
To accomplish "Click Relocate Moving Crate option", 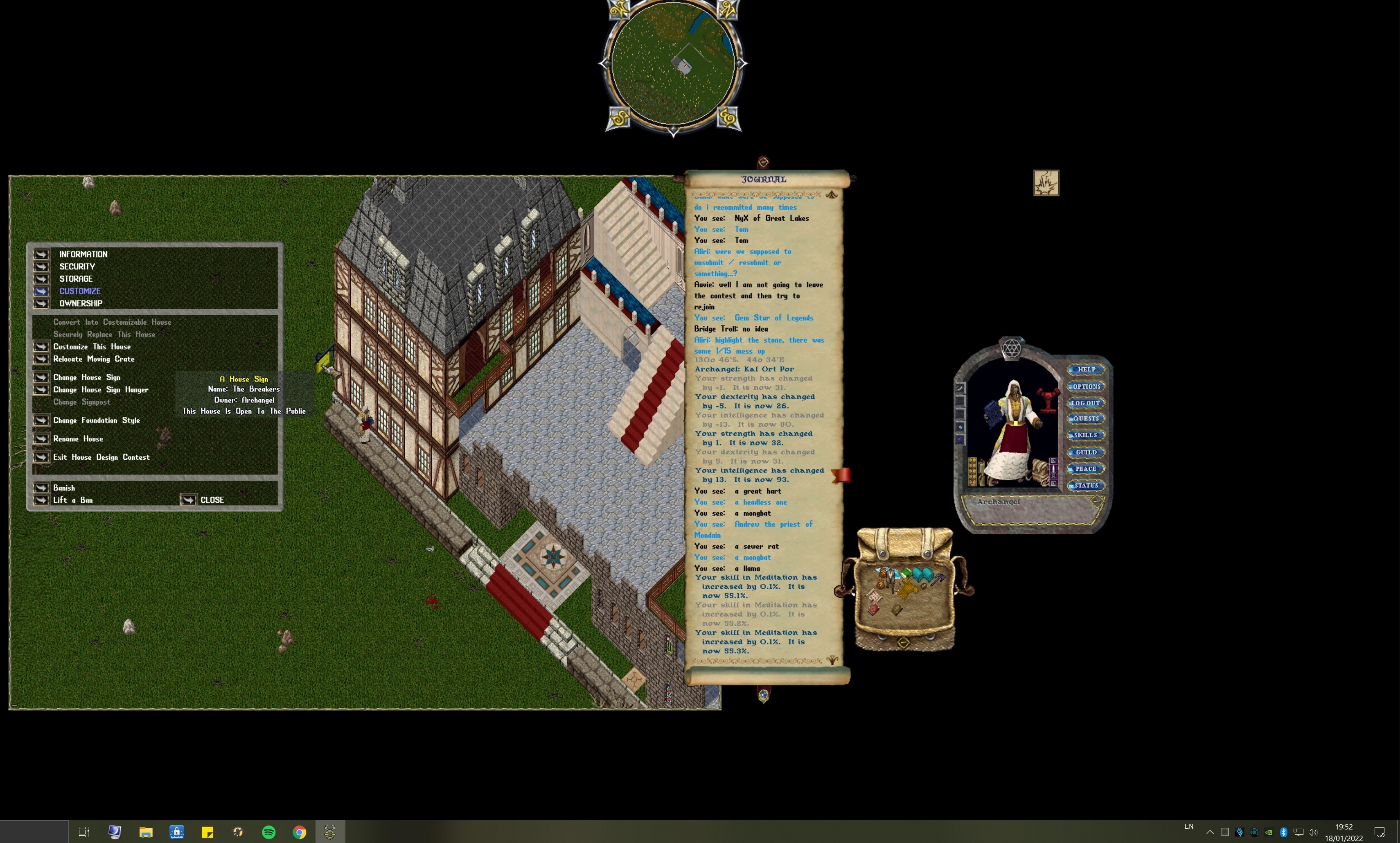I will pyautogui.click(x=41, y=359).
